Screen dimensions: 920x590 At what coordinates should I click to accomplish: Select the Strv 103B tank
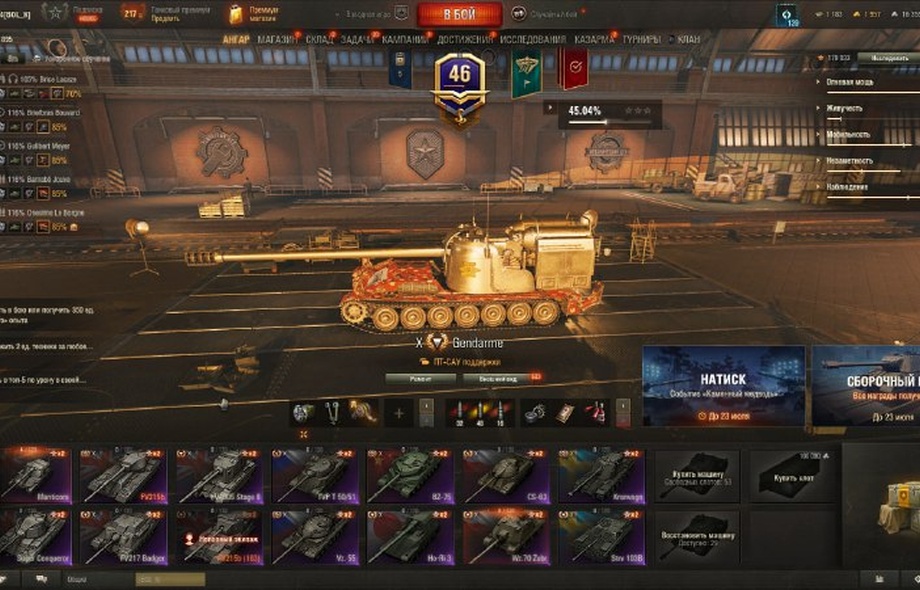coord(601,537)
